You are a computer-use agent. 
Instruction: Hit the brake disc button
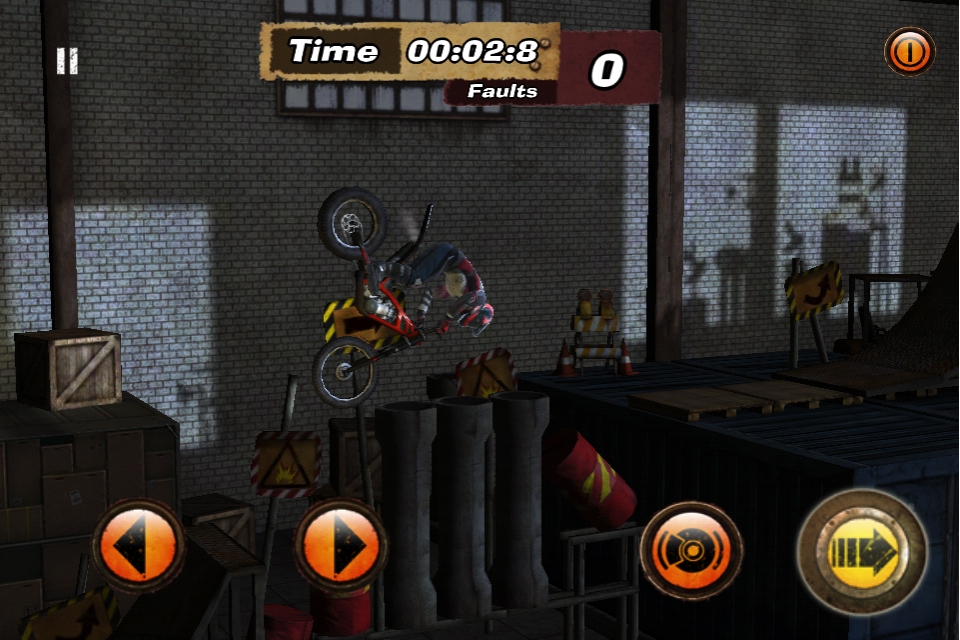coord(692,550)
